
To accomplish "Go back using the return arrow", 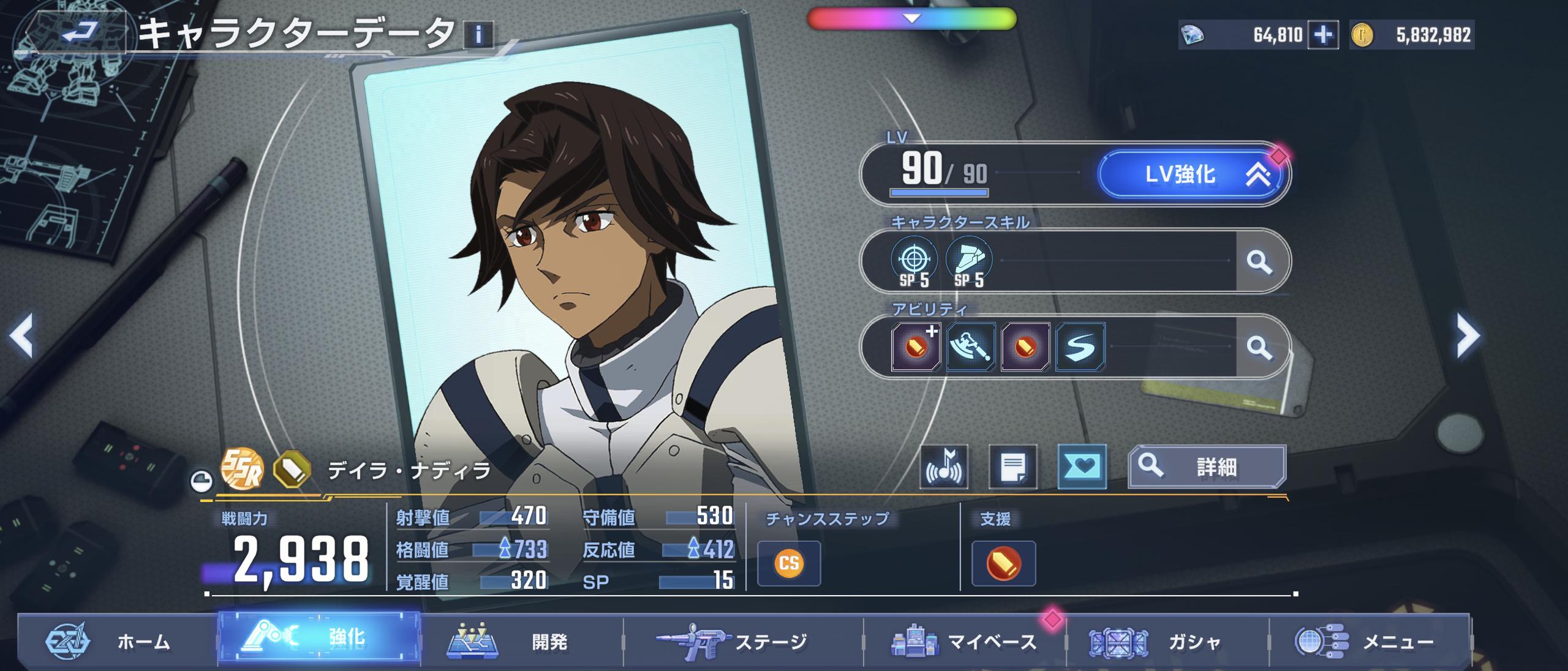I will (78, 32).
